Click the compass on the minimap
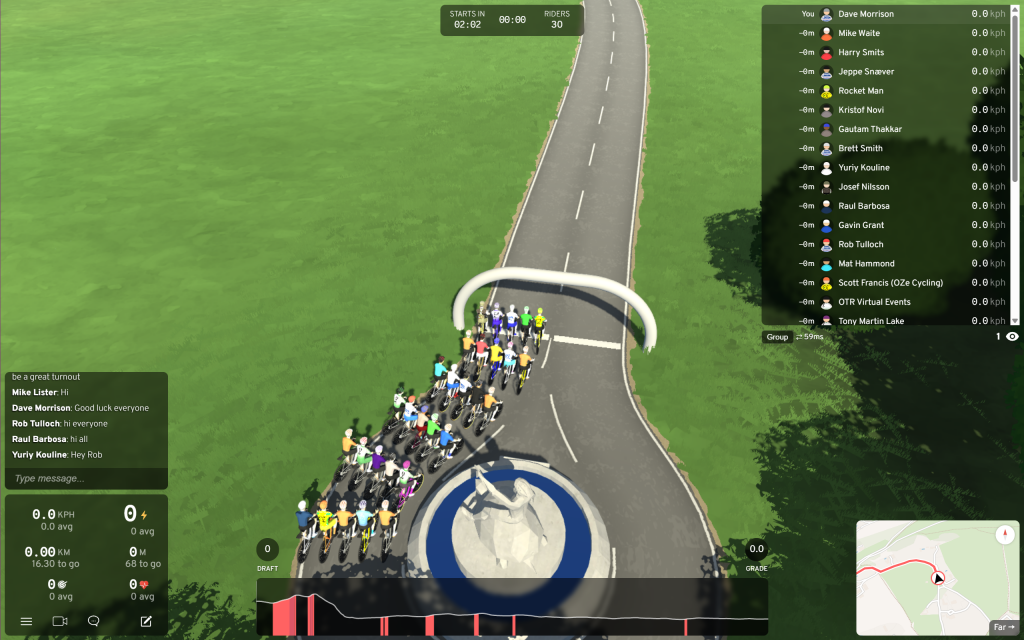Viewport: 1024px width, 640px height. (1004, 535)
